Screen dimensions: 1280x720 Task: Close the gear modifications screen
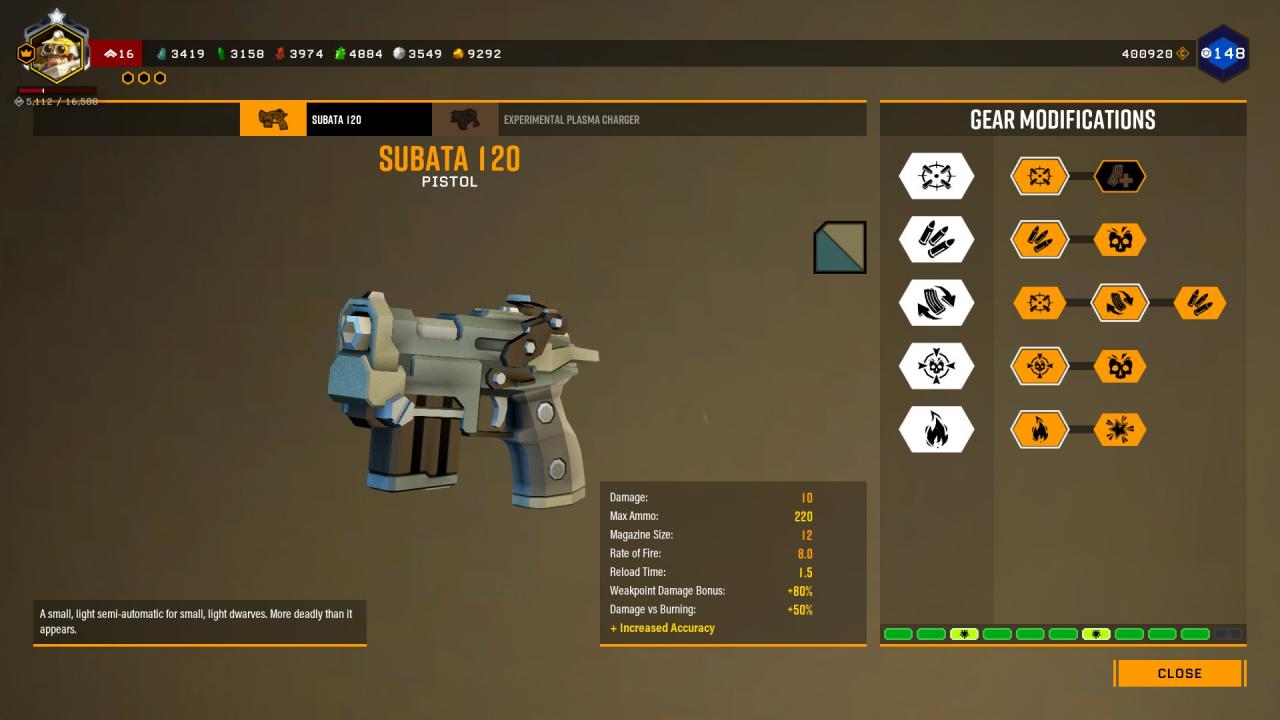tap(1179, 673)
